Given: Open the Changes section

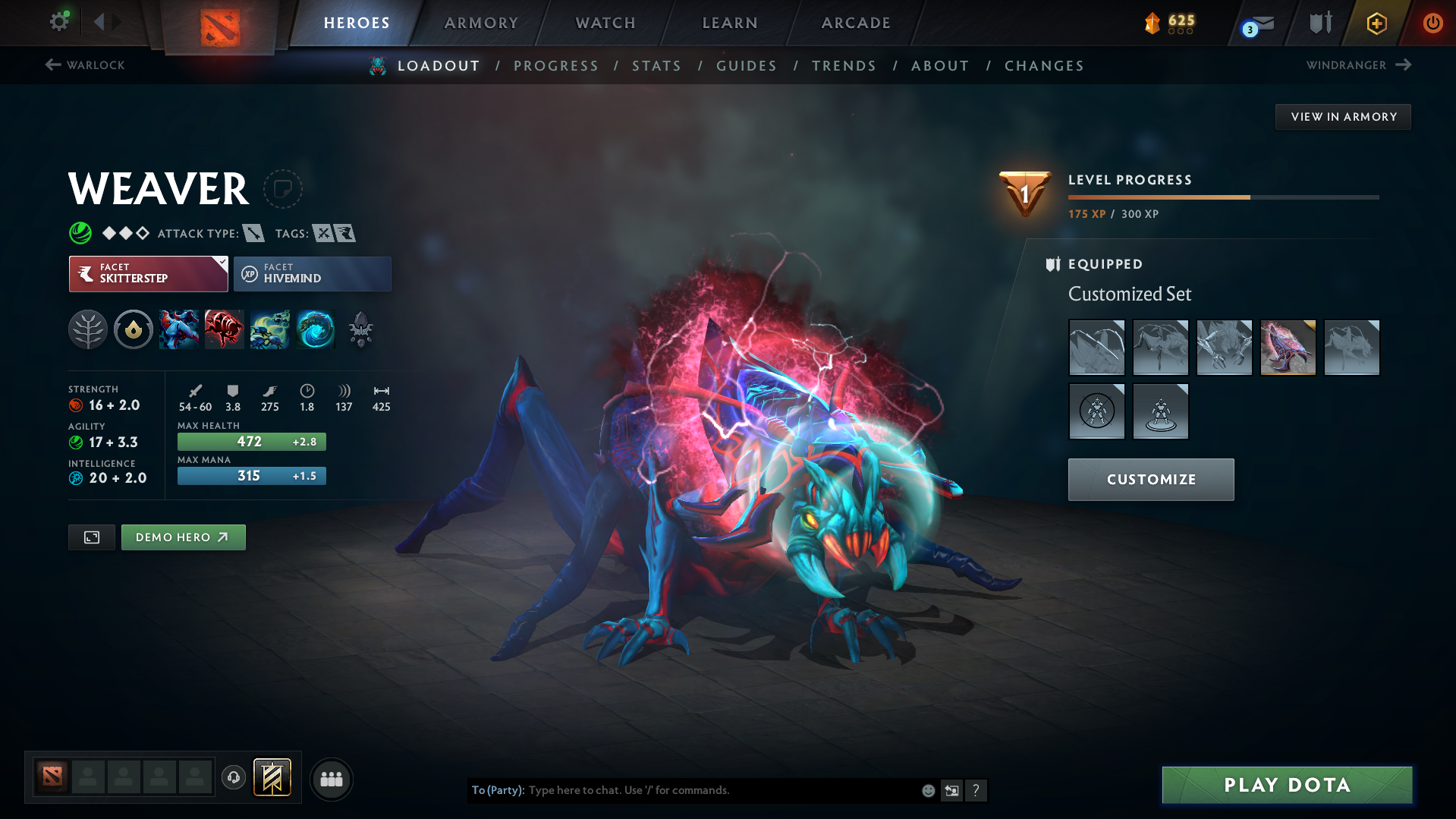Looking at the screenshot, I should pos(1044,66).
